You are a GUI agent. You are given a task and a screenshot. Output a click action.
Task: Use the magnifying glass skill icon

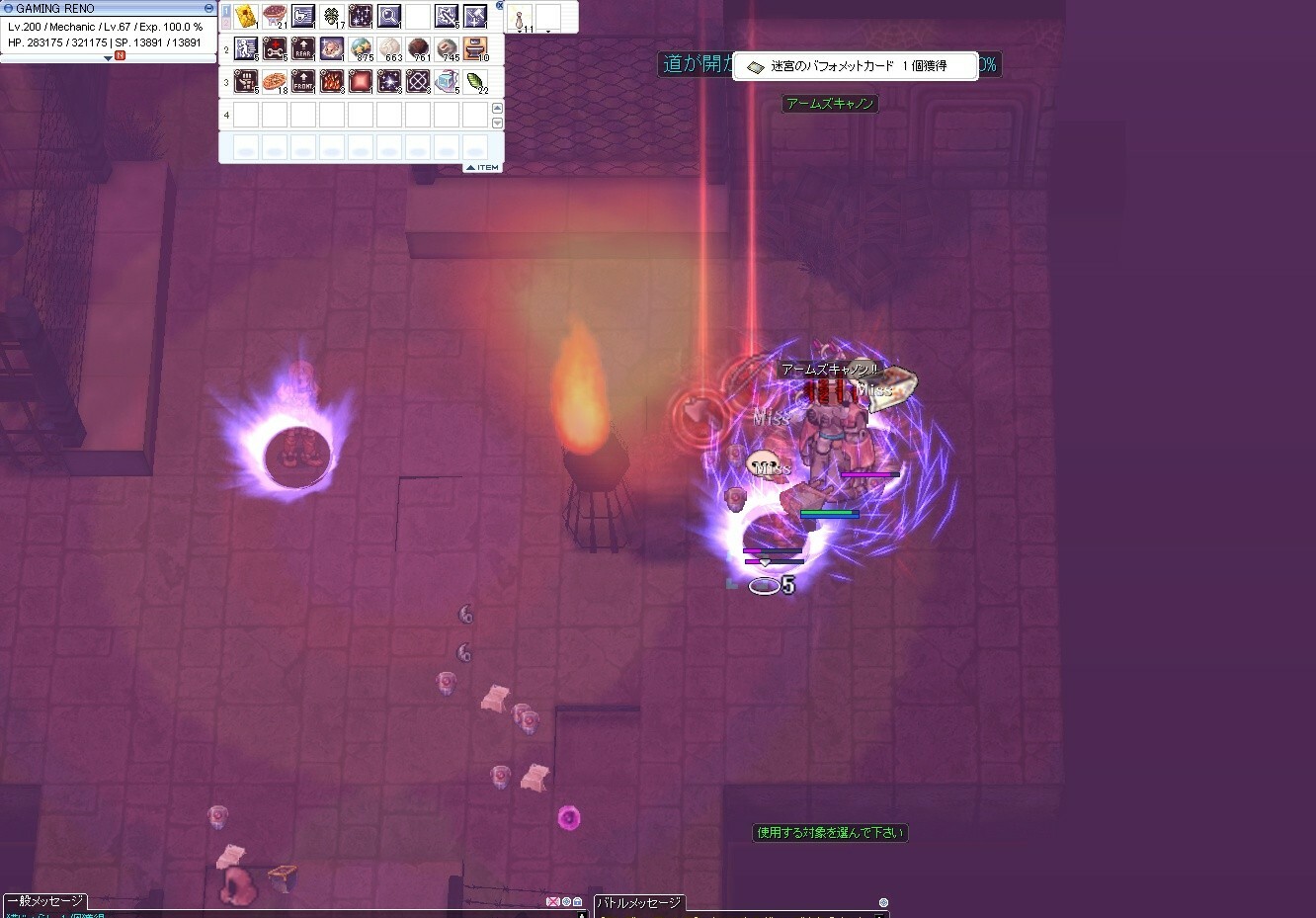click(389, 16)
